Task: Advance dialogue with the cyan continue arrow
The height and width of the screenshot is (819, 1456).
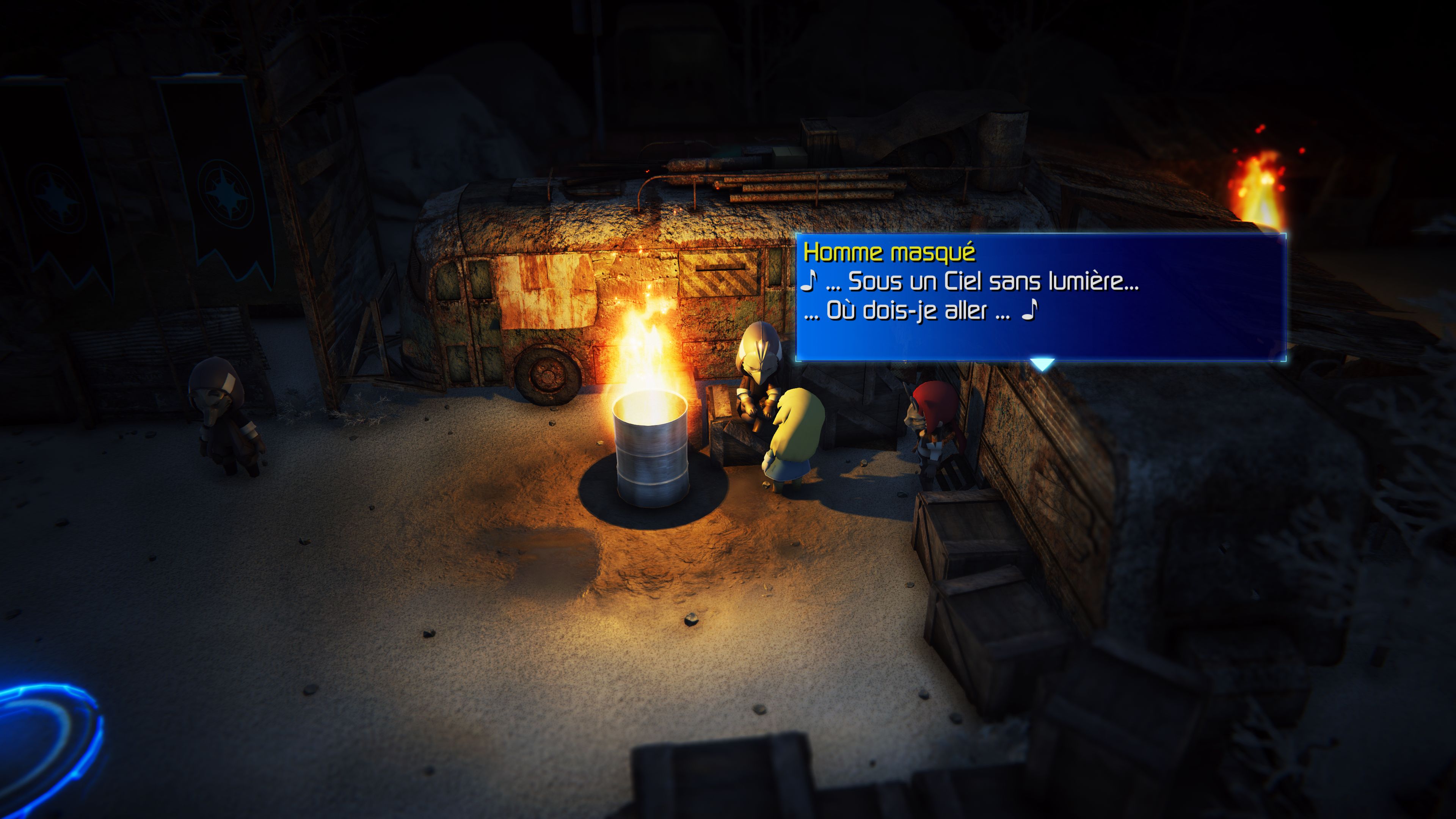Action: point(1041,364)
